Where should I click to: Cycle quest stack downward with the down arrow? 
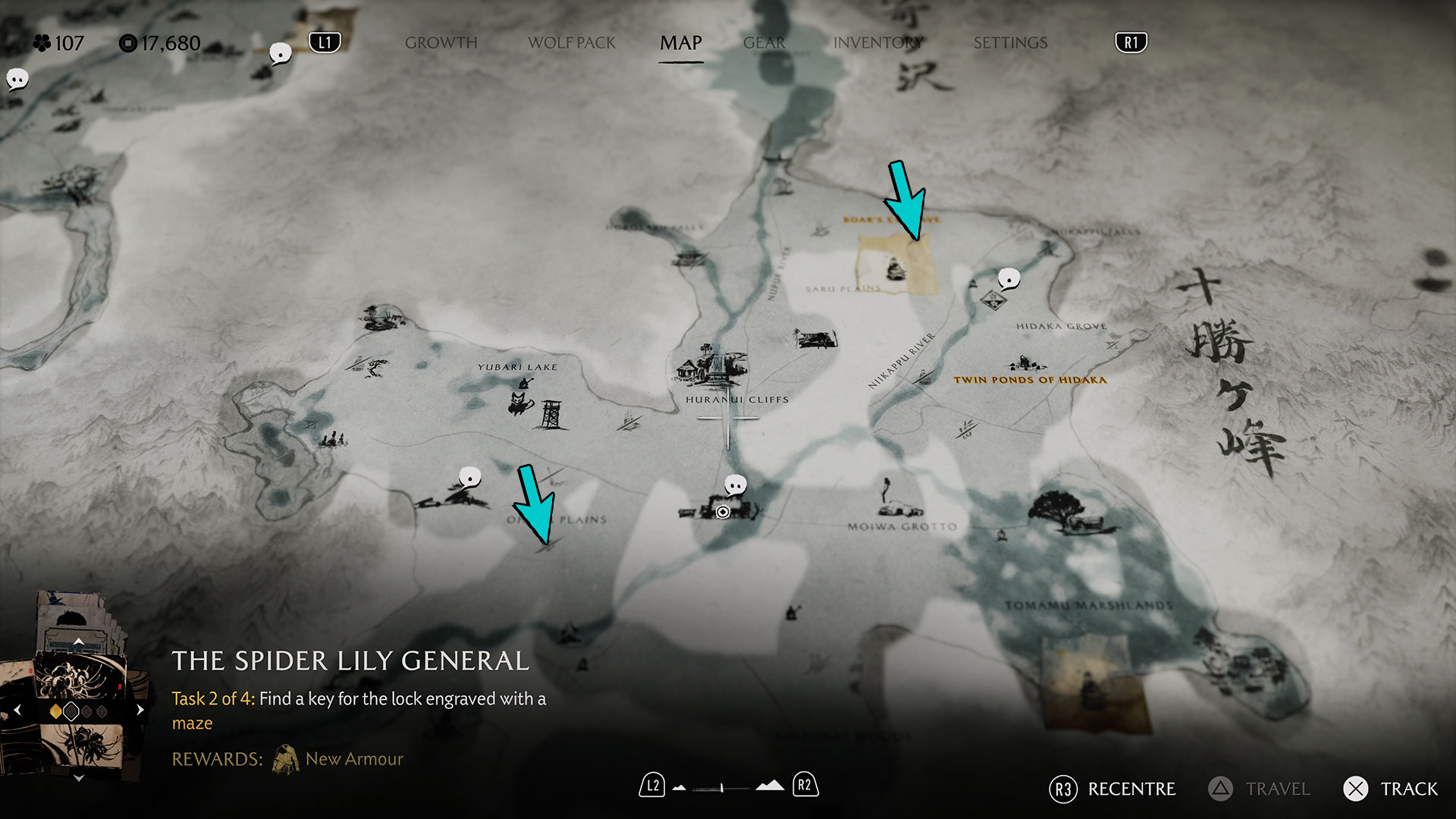click(x=78, y=778)
